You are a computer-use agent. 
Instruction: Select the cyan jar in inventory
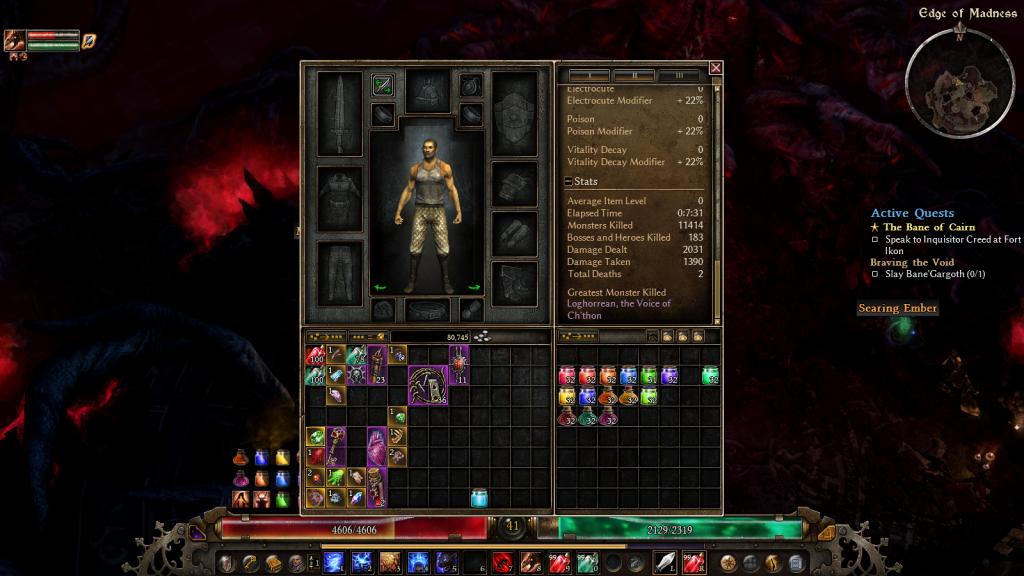tap(479, 497)
